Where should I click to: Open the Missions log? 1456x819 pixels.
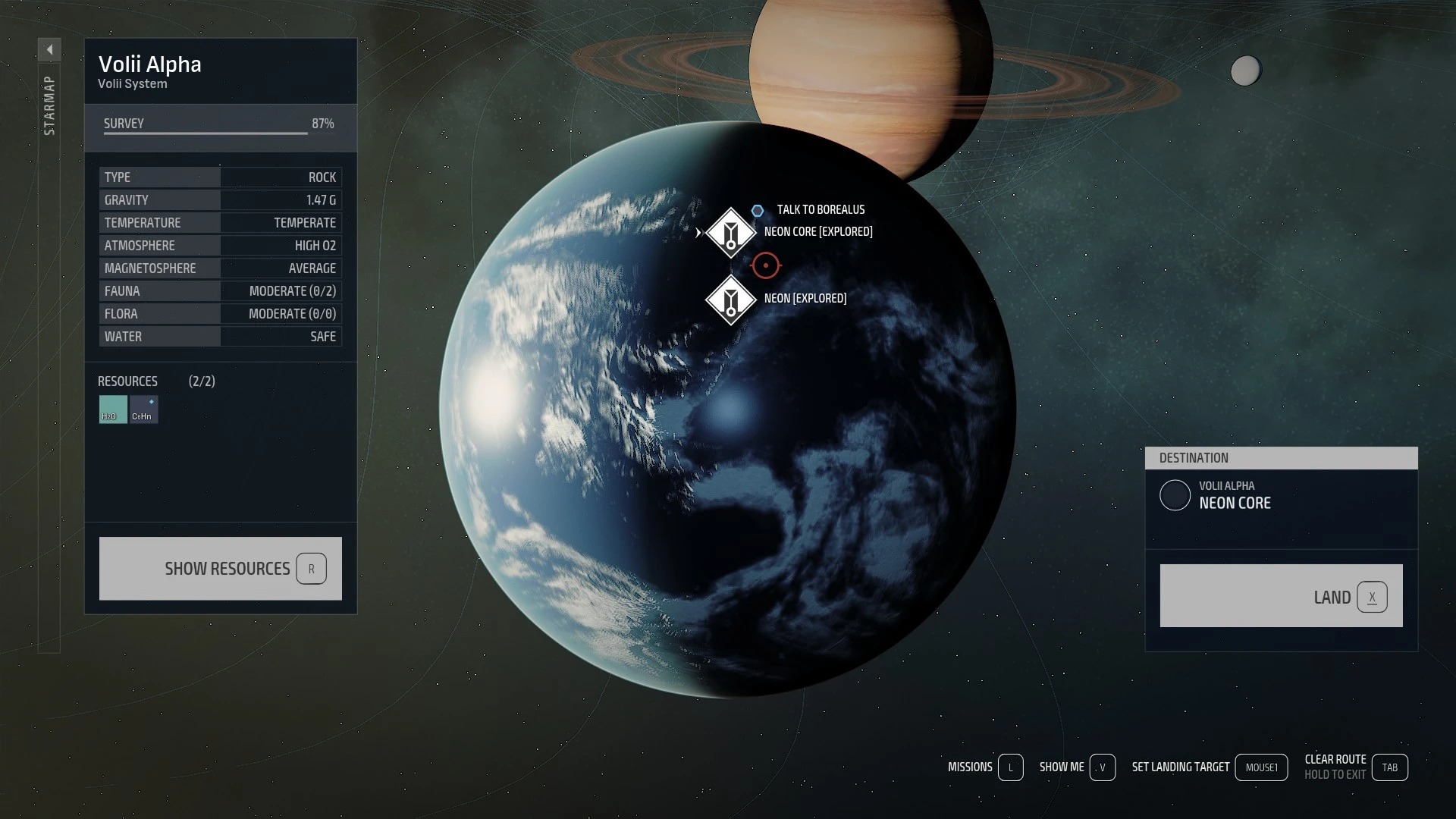point(1010,767)
